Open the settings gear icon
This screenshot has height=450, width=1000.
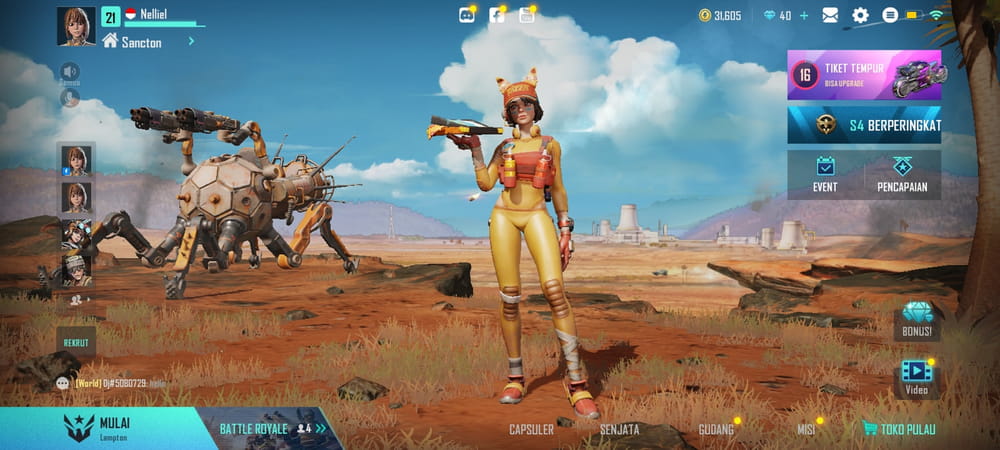860,15
